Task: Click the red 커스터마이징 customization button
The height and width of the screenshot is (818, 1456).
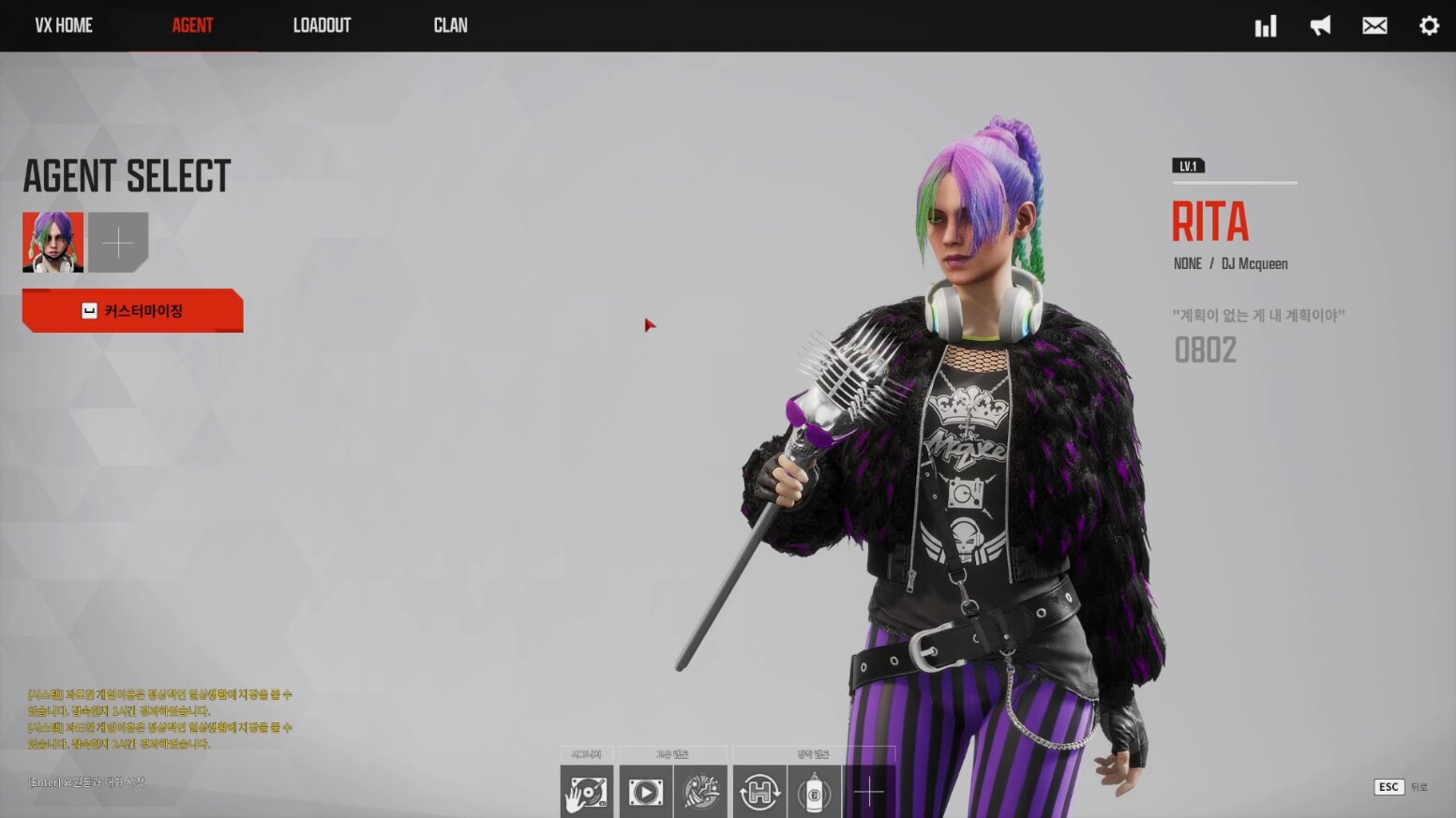Action: (x=132, y=311)
